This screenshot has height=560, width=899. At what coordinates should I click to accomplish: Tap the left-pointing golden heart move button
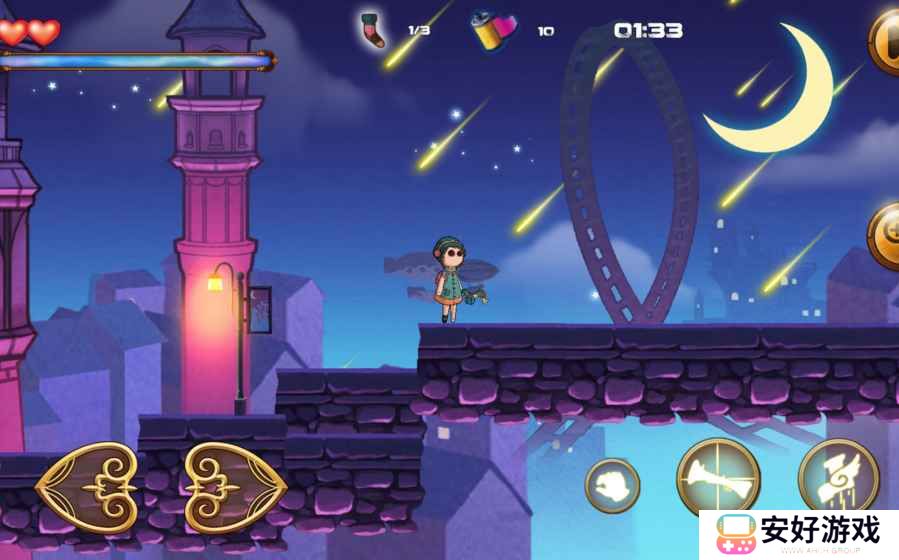click(87, 487)
